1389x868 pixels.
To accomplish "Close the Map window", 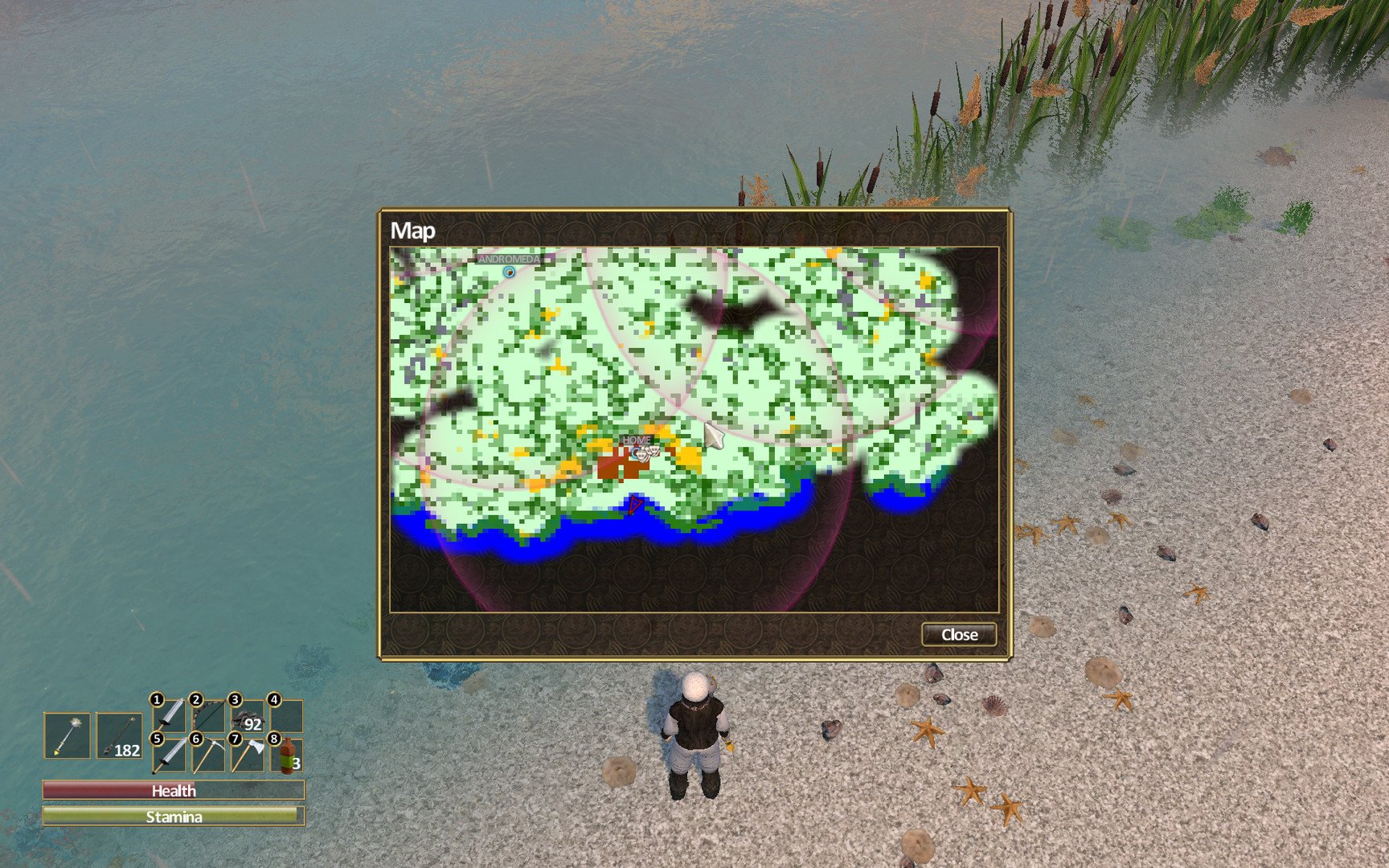I will pos(959,635).
